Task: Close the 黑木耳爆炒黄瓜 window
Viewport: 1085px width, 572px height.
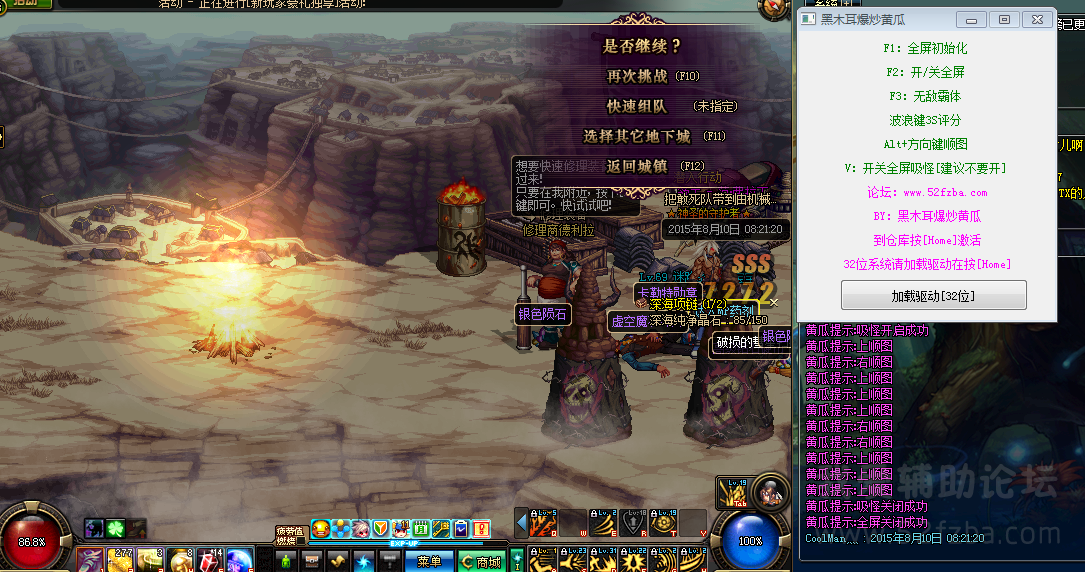Action: click(x=1039, y=19)
